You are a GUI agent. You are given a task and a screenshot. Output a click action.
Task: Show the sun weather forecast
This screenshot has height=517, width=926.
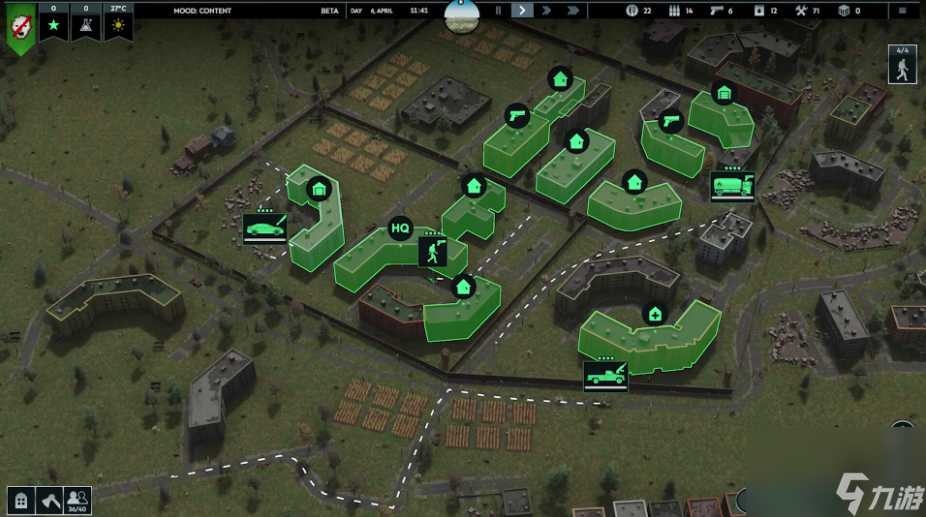tap(118, 22)
